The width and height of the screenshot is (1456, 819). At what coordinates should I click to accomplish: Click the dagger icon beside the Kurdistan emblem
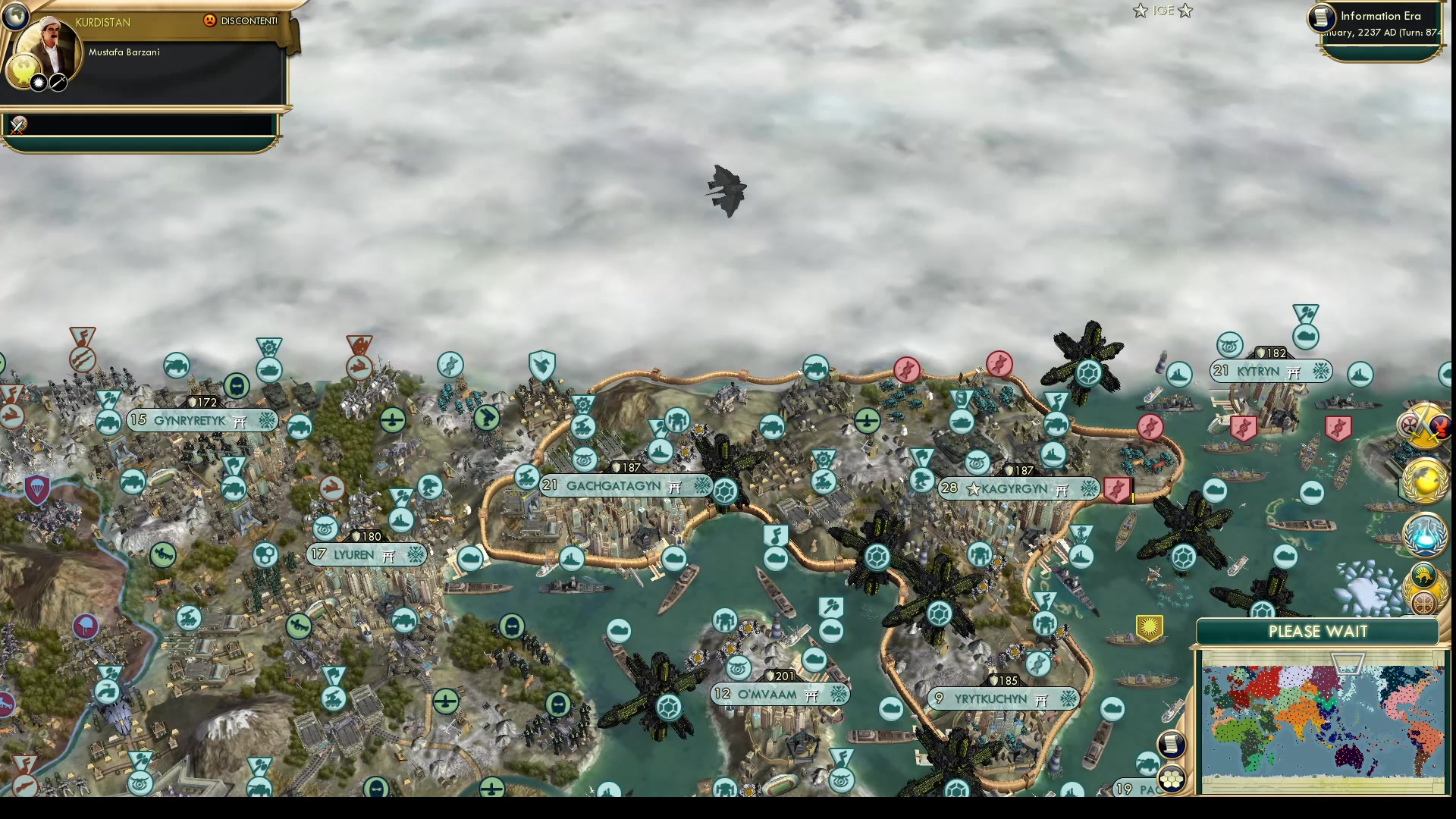click(58, 83)
